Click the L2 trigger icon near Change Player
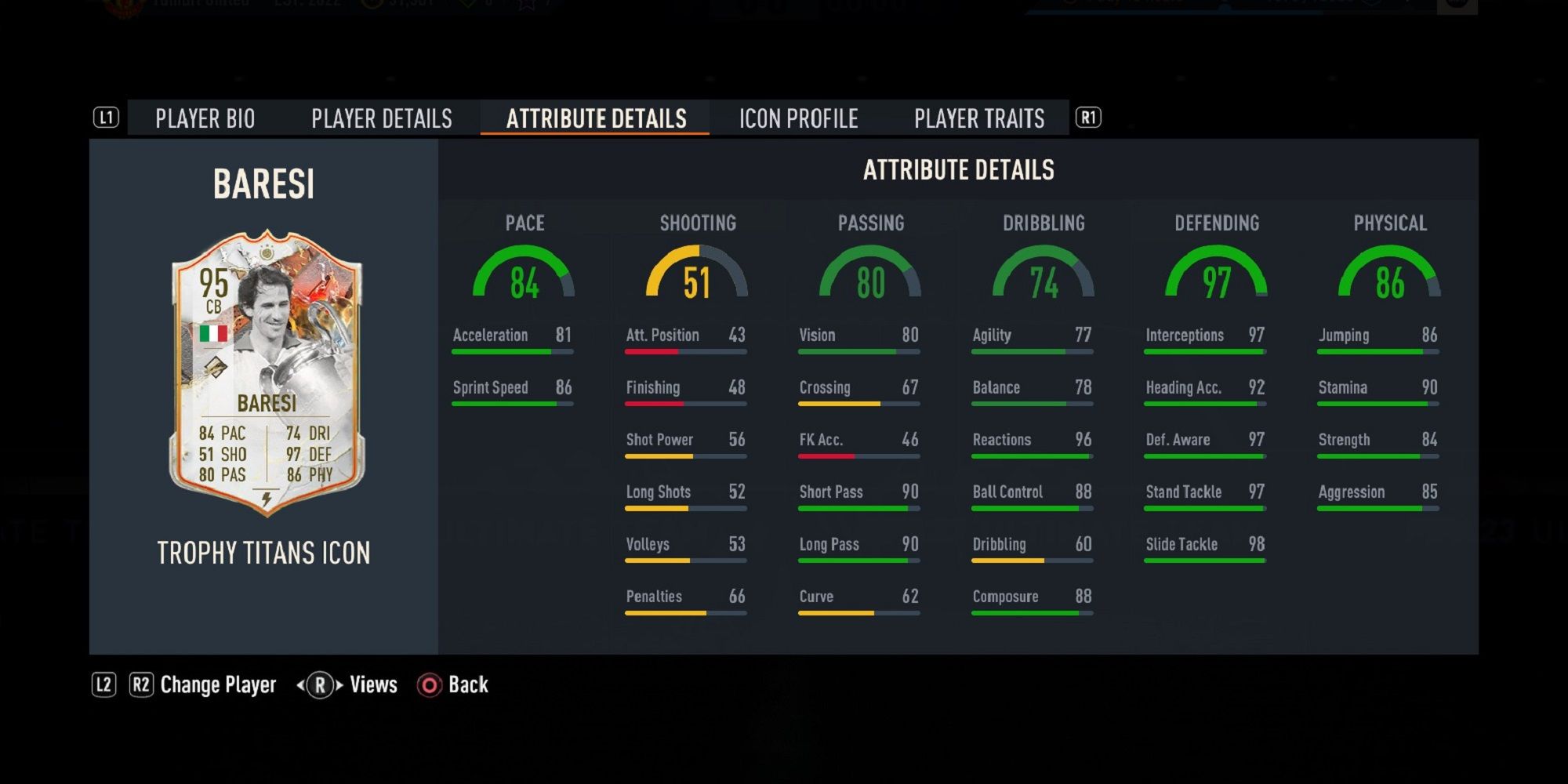 coord(104,684)
